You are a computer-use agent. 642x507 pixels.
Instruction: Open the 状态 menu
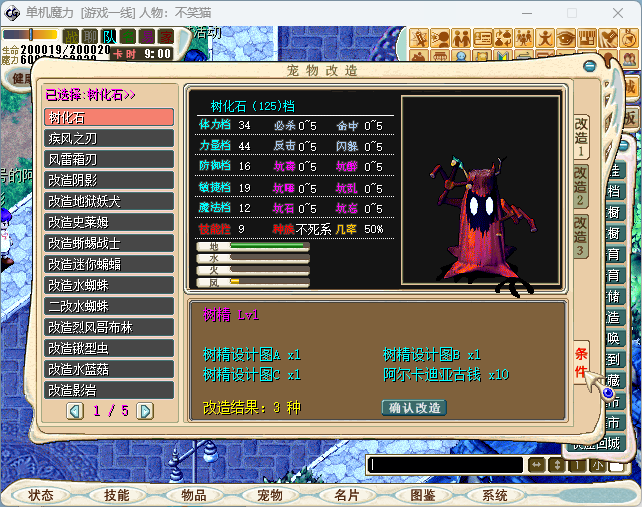41,495
